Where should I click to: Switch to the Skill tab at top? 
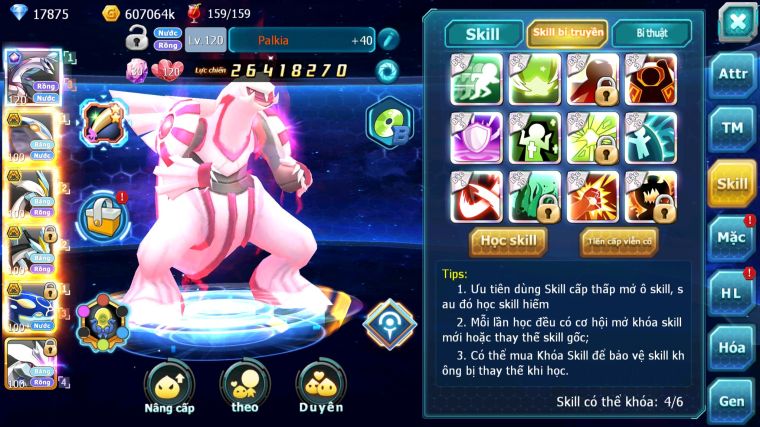click(x=484, y=33)
